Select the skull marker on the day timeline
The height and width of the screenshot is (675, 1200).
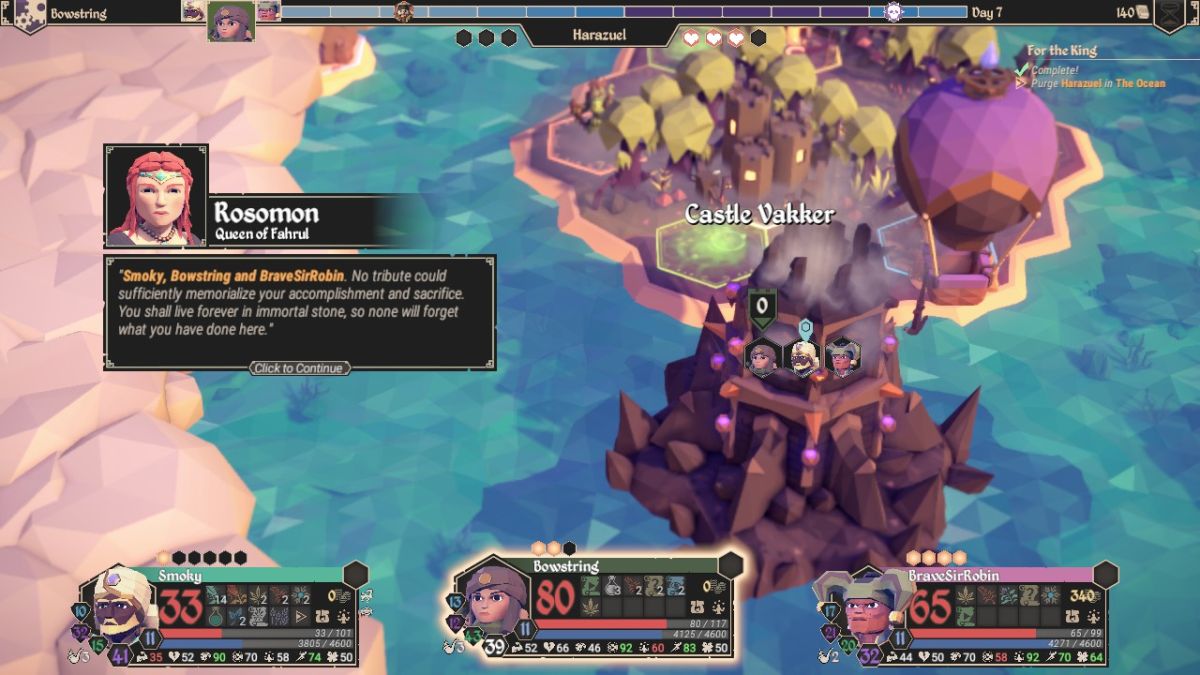click(x=894, y=12)
